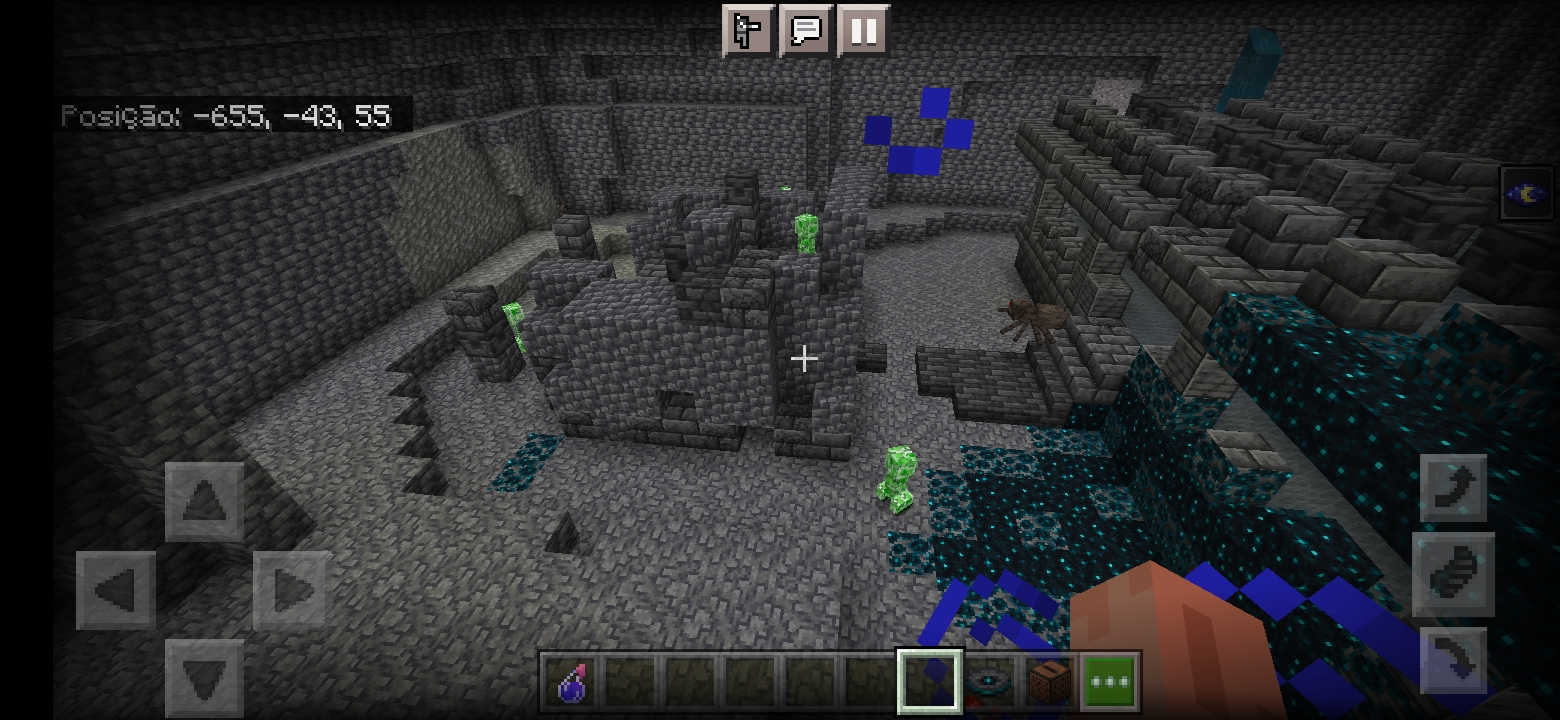Screen dimensions: 1560x720
Task: Open the emote menu
Action: click(x=748, y=31)
